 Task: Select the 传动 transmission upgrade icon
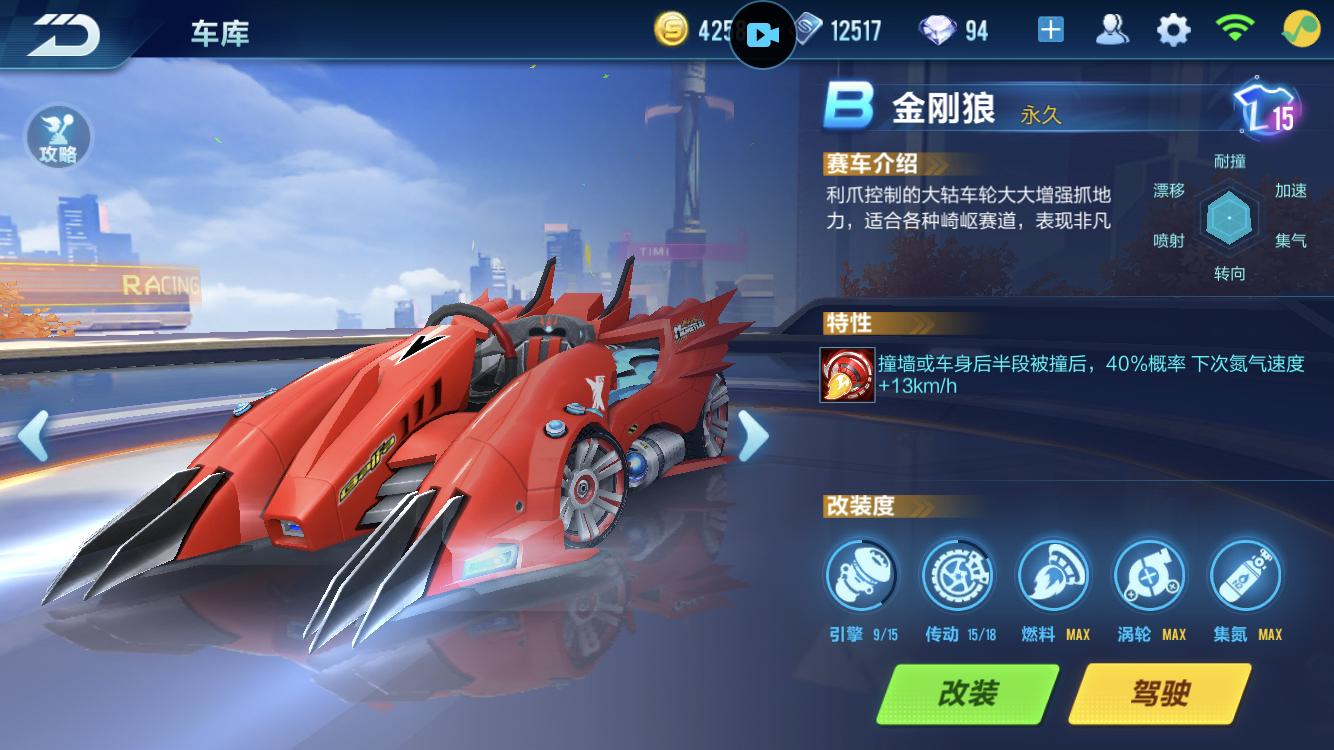(x=955, y=575)
